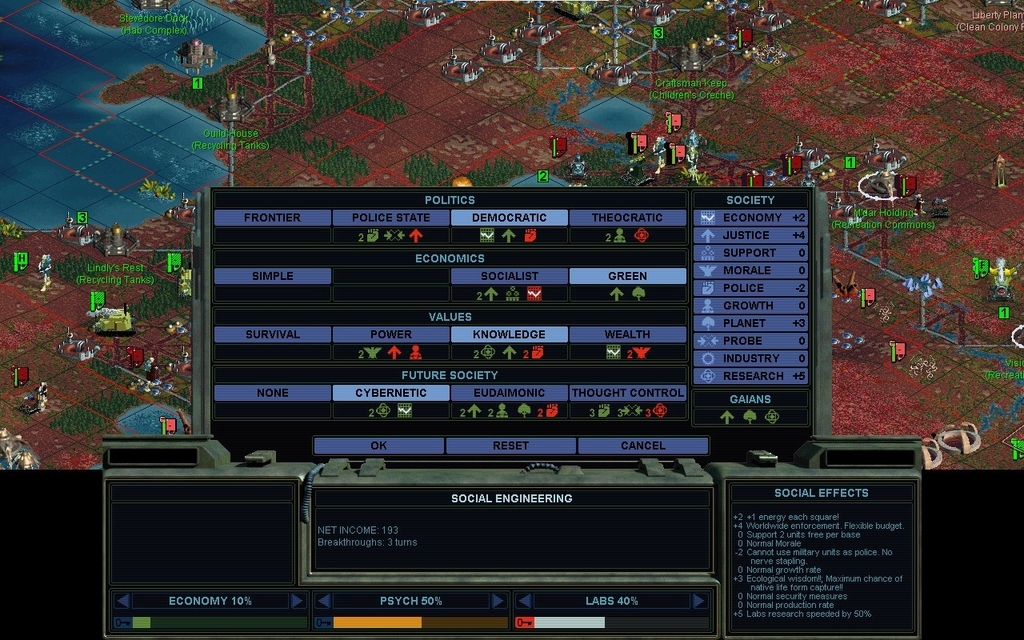Select Police State politics

[x=390, y=217]
